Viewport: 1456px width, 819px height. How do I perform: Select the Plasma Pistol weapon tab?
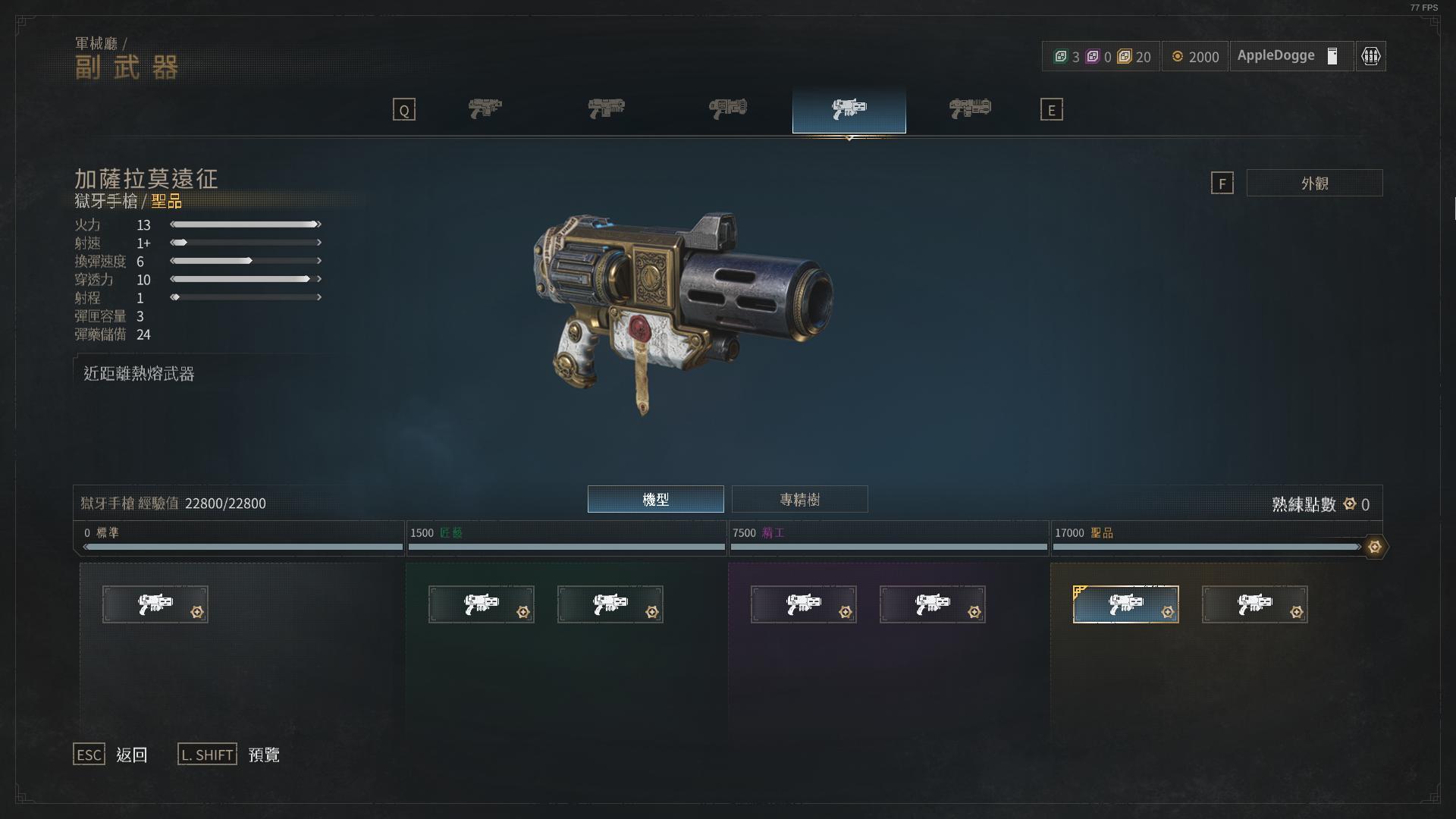728,109
